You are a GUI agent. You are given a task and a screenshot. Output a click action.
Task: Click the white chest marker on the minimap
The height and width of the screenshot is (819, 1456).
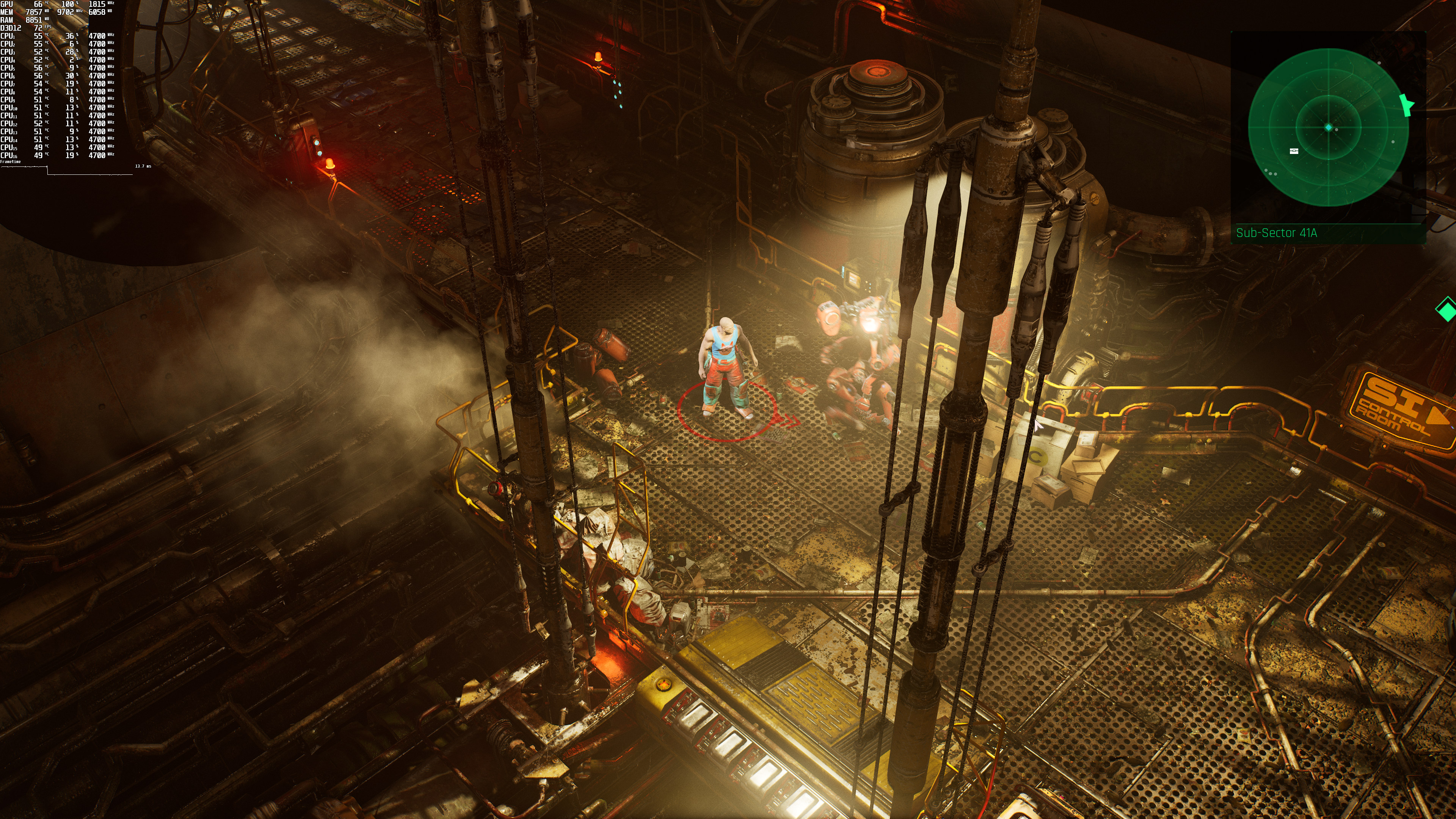coord(1294,151)
